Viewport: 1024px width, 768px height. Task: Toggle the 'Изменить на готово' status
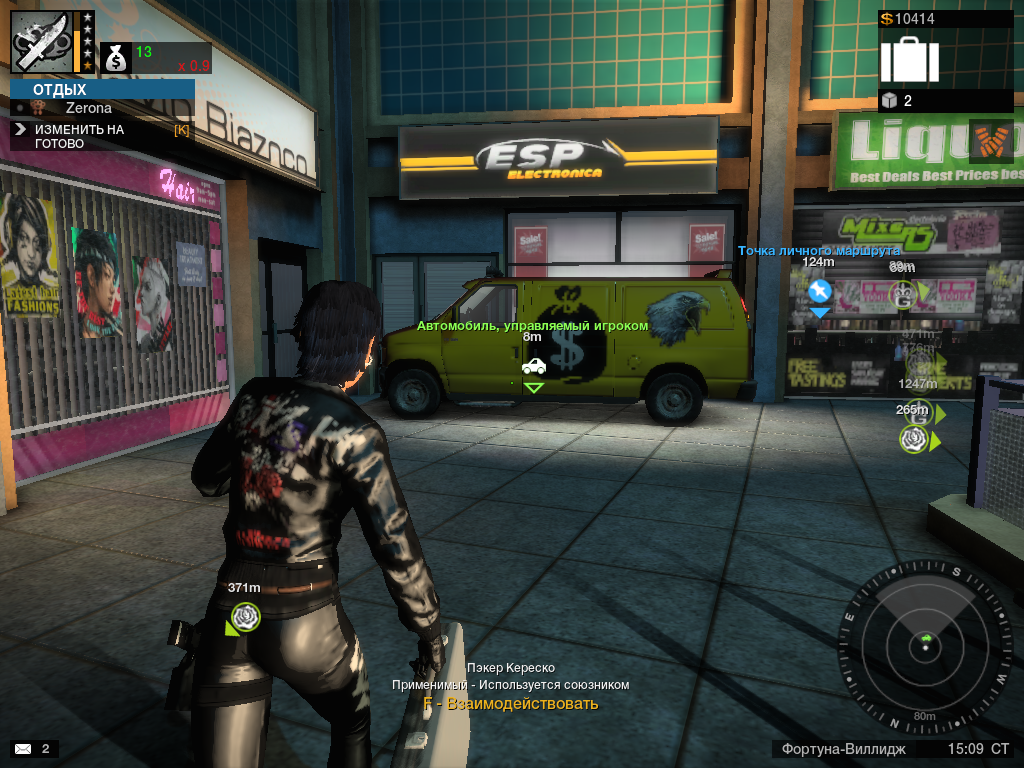80,136
